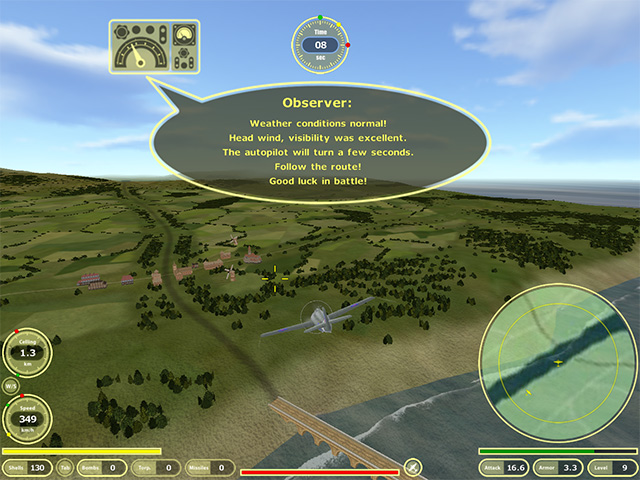Choose the Torp. weapon slot
The width and height of the screenshot is (640, 480).
pos(156,467)
